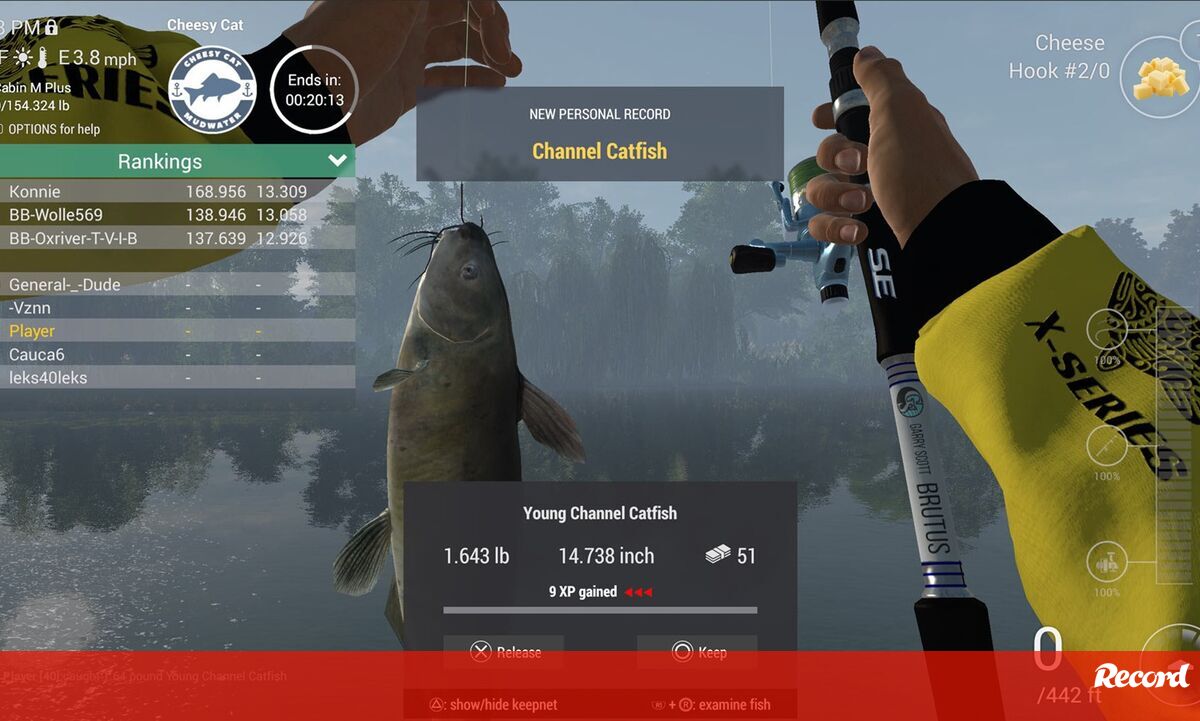Image resolution: width=1200 pixels, height=721 pixels.
Task: Collapse the Rankings panel chevron
Action: click(x=337, y=161)
